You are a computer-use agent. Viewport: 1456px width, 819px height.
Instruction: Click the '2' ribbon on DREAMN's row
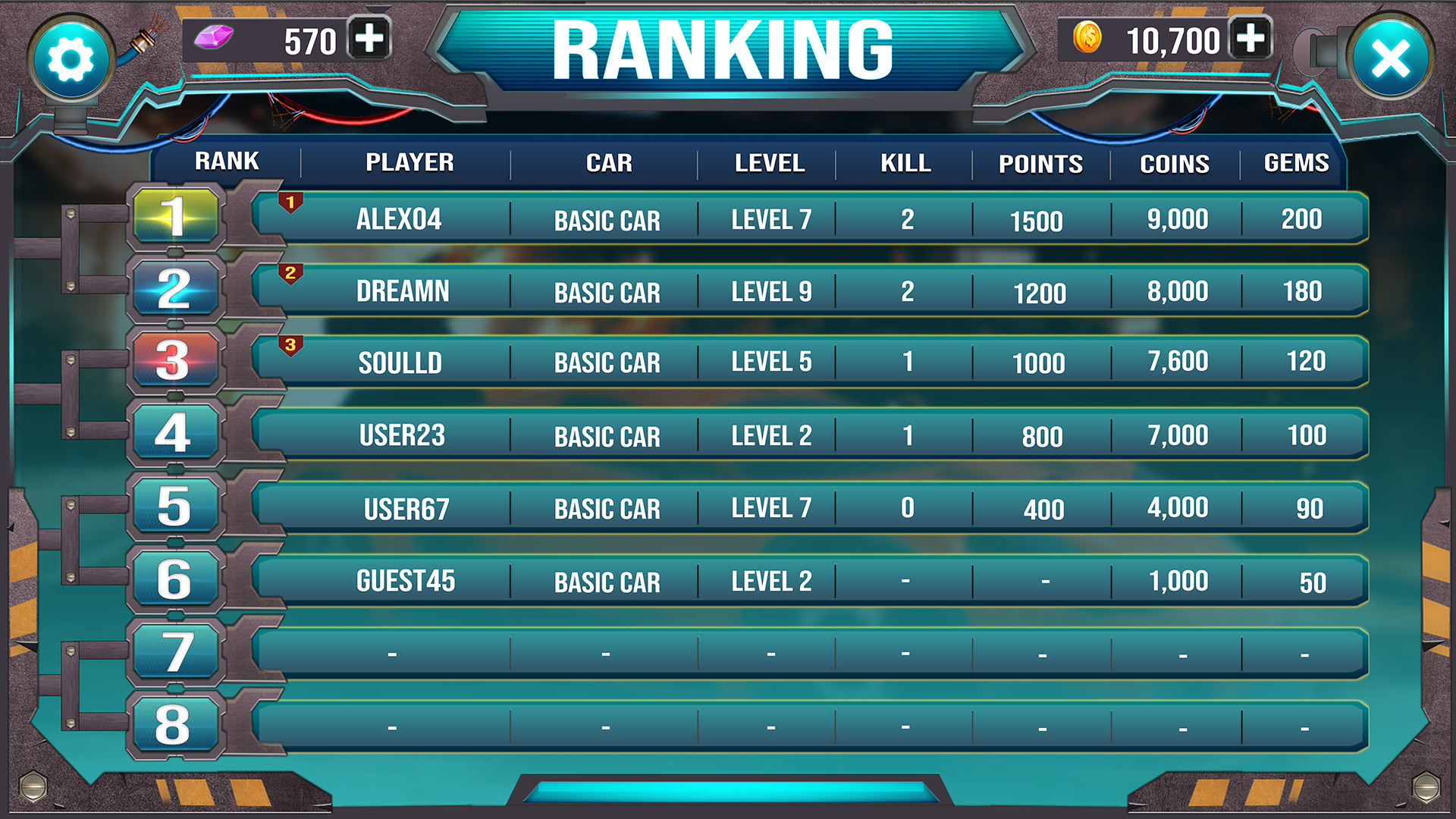pyautogui.click(x=290, y=273)
